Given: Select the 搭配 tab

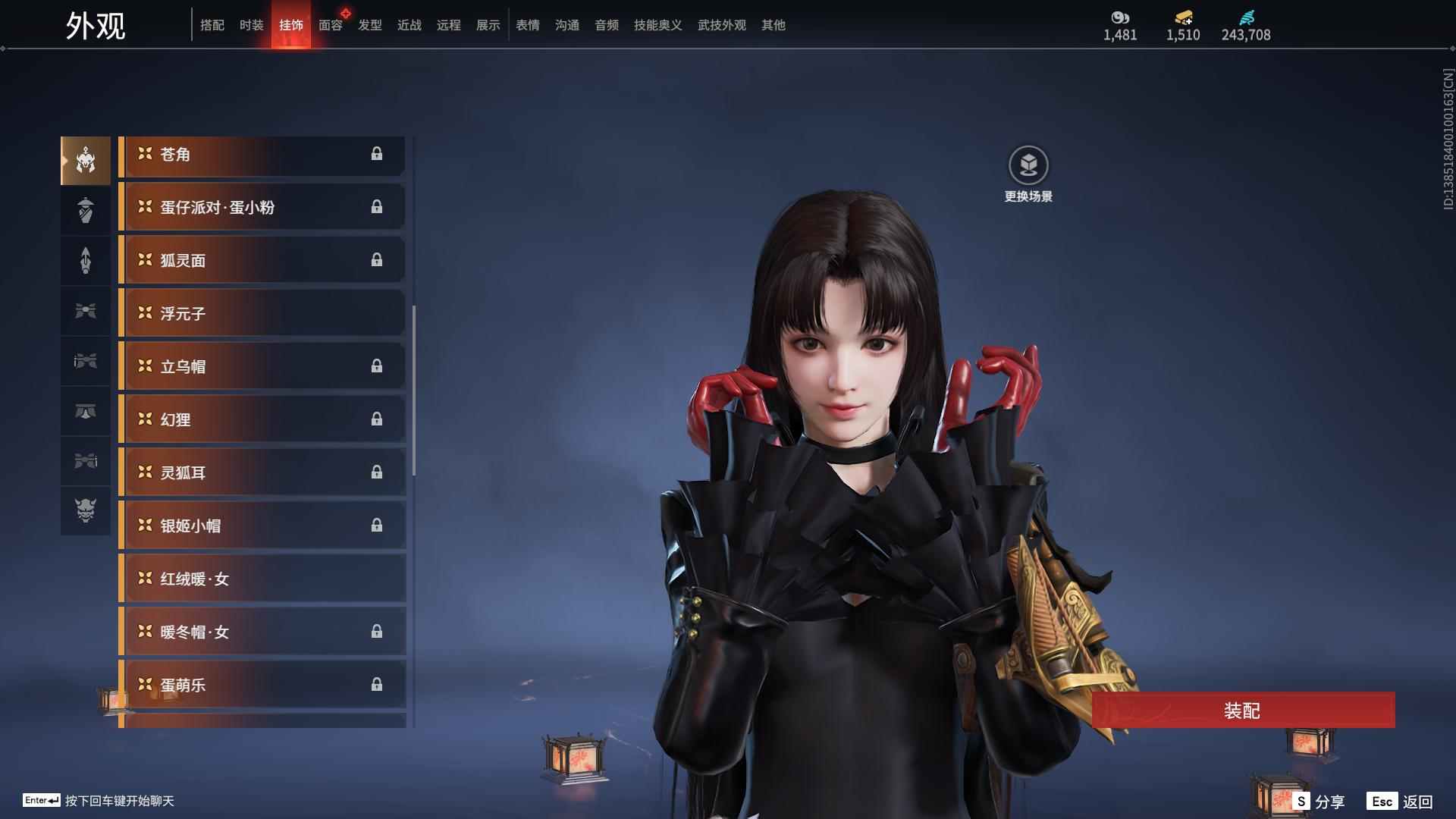Looking at the screenshot, I should pyautogui.click(x=212, y=25).
